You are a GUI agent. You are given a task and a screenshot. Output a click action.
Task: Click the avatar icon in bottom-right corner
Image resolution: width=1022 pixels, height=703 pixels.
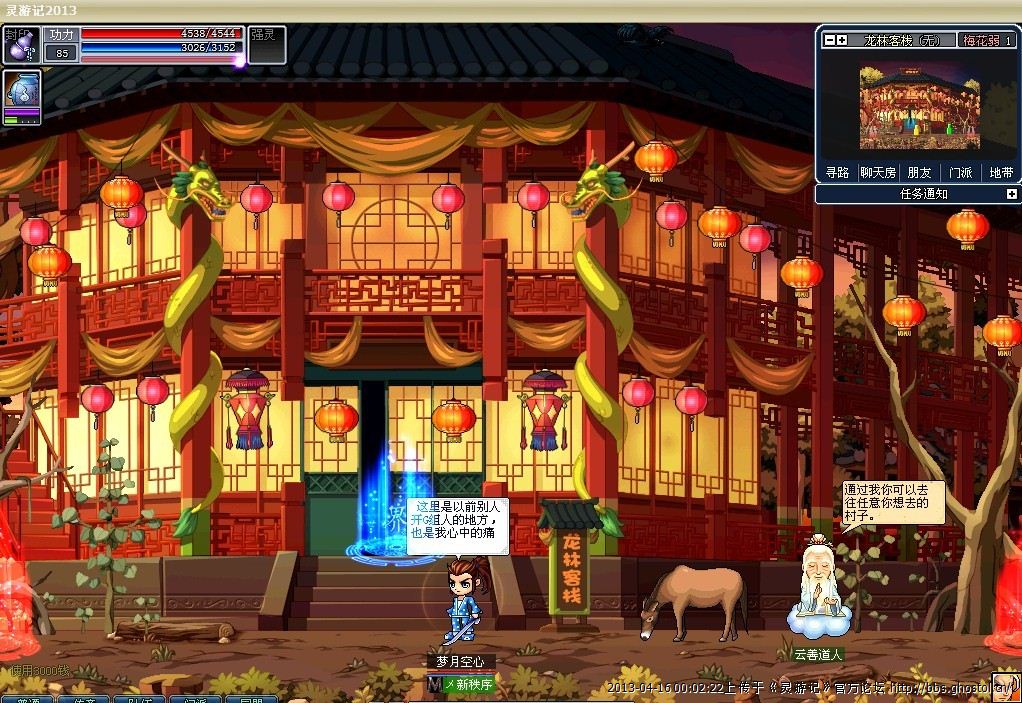pyautogui.click(x=1005, y=687)
